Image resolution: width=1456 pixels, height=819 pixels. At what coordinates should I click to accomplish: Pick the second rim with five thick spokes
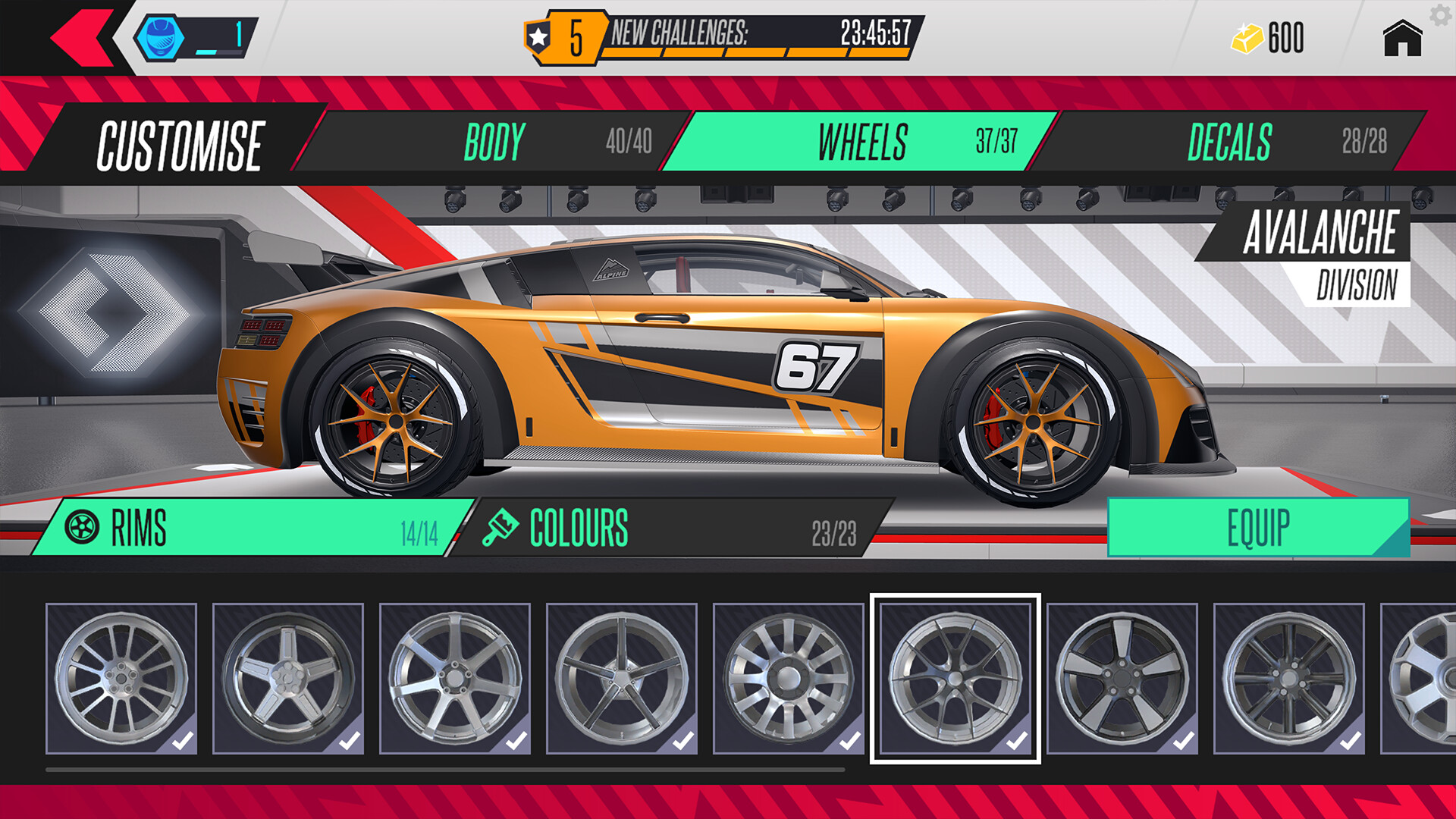pos(288,678)
